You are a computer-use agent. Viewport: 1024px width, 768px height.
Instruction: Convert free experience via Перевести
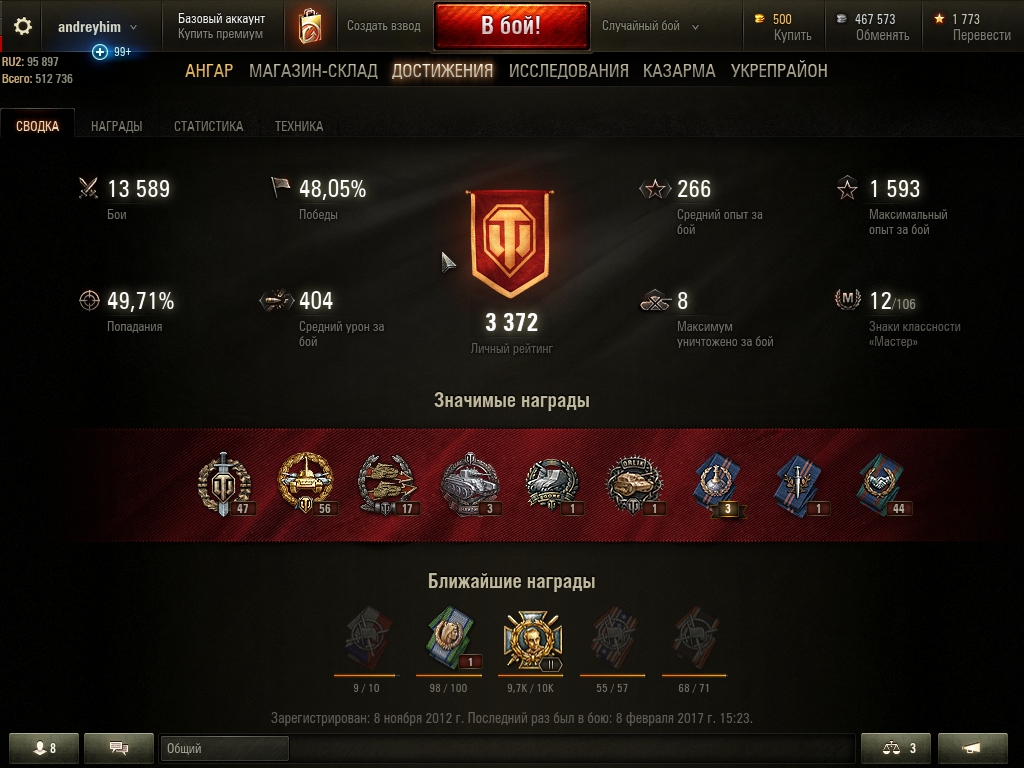pos(981,35)
